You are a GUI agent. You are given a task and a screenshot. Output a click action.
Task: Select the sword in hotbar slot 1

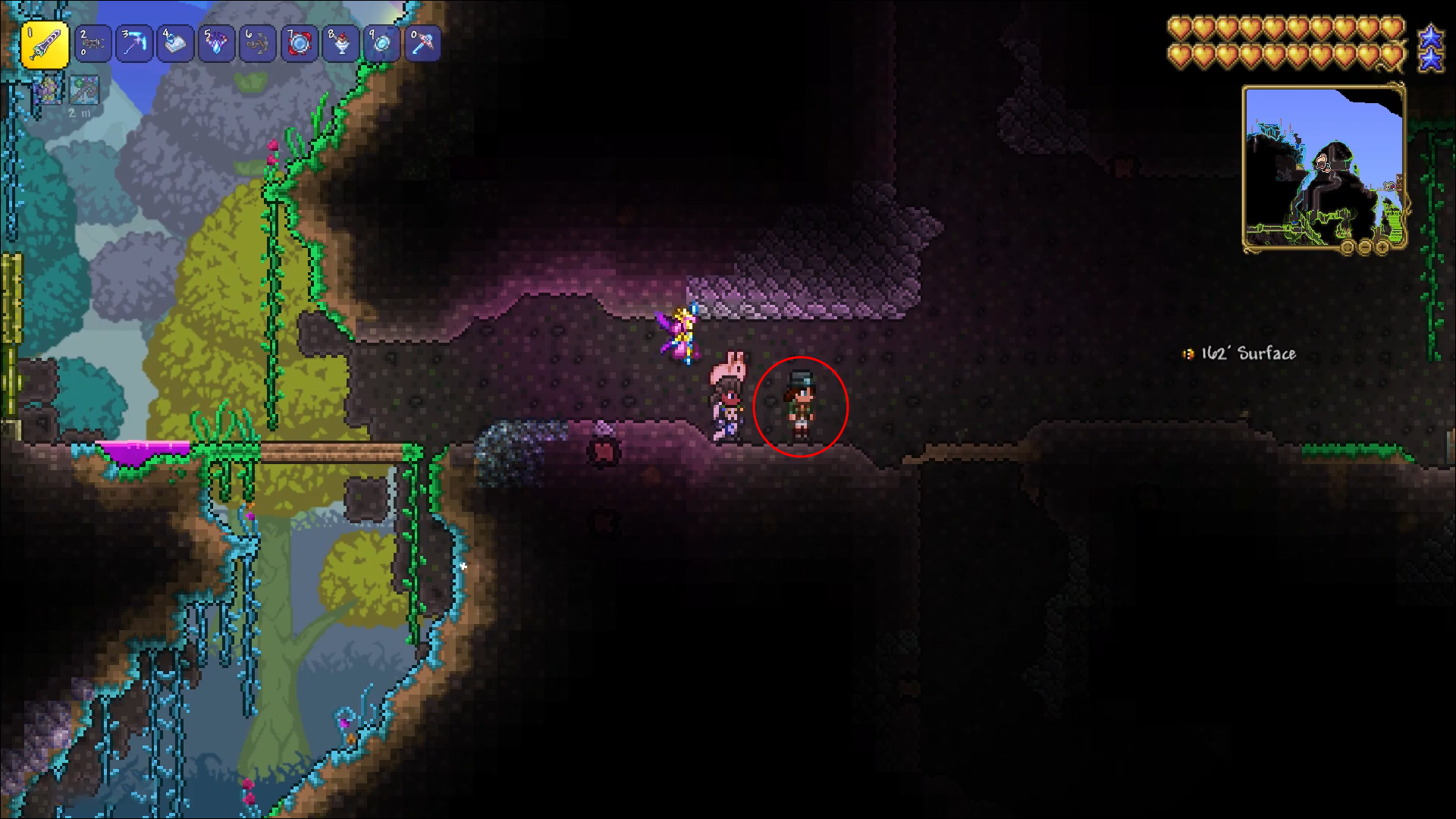click(x=45, y=45)
